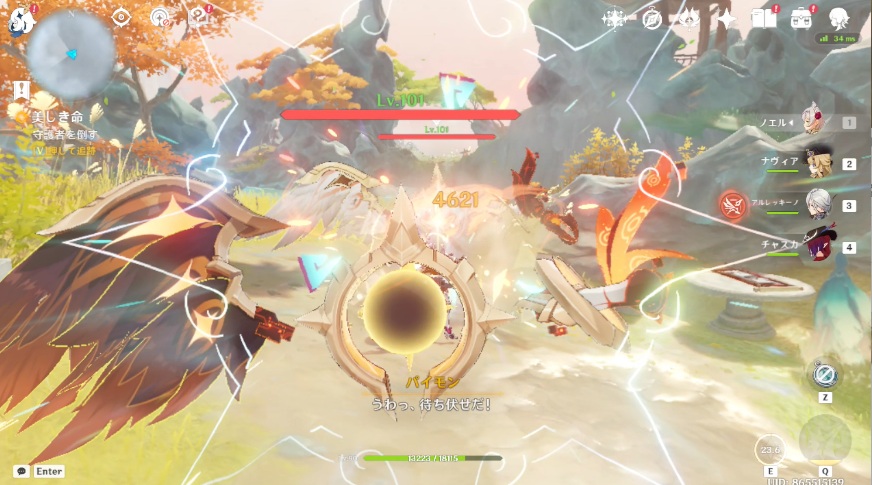Switch to party member ナヴィア
The width and height of the screenshot is (872, 485).
tap(817, 164)
